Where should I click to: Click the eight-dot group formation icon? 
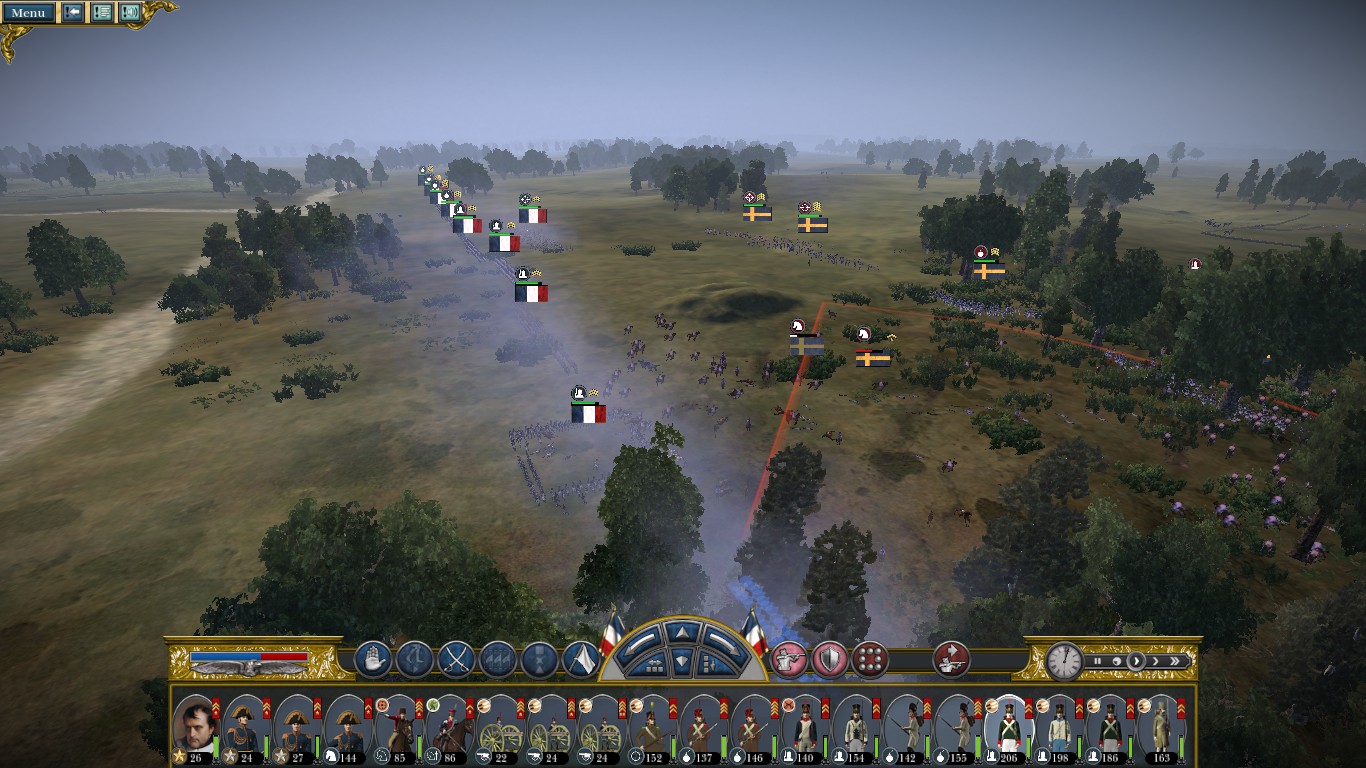870,659
